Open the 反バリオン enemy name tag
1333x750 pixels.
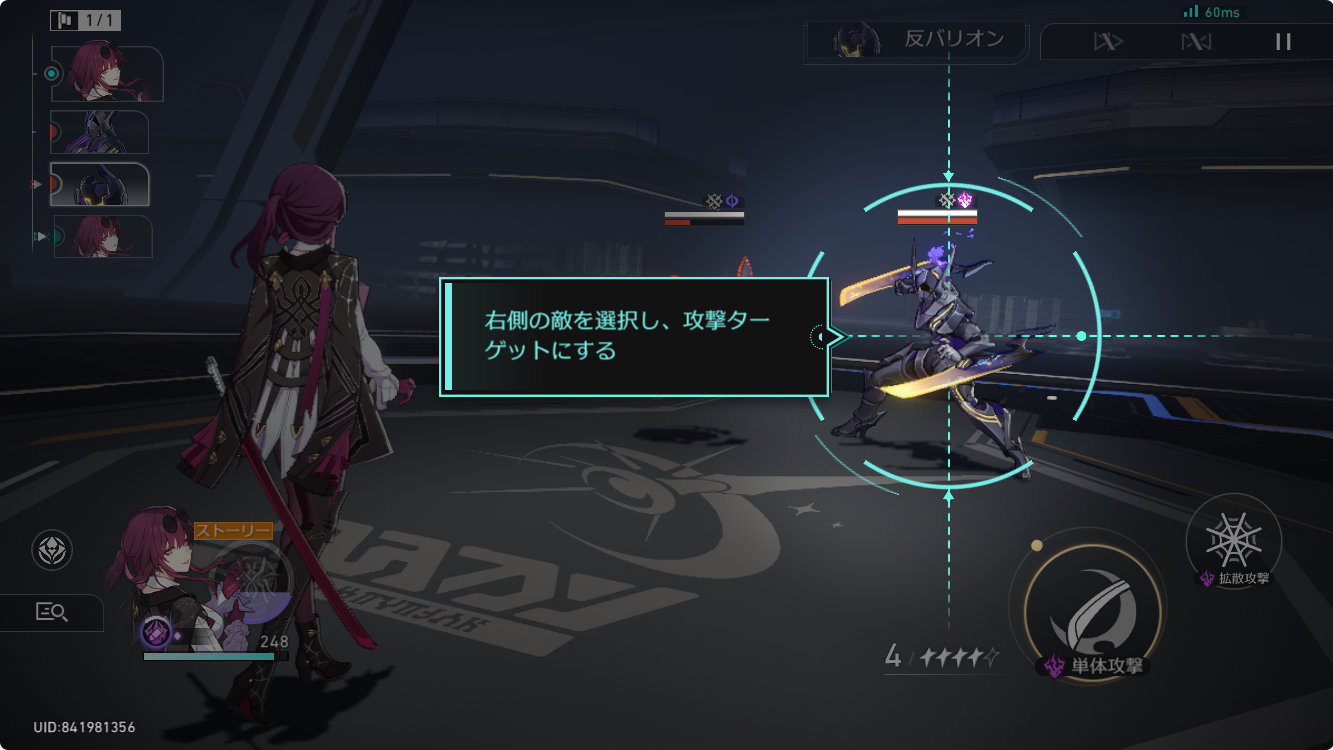coord(917,41)
